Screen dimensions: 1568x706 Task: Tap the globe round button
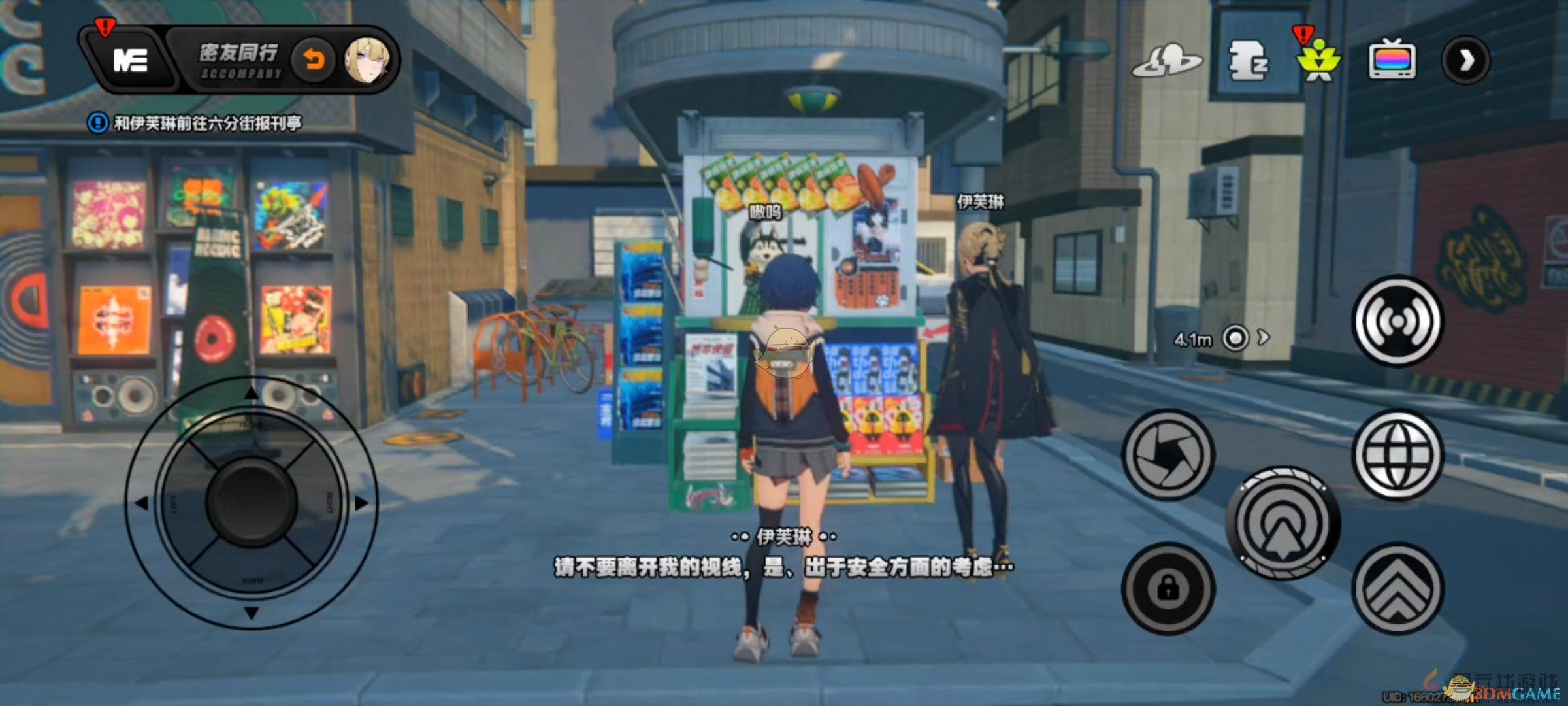click(x=1397, y=454)
